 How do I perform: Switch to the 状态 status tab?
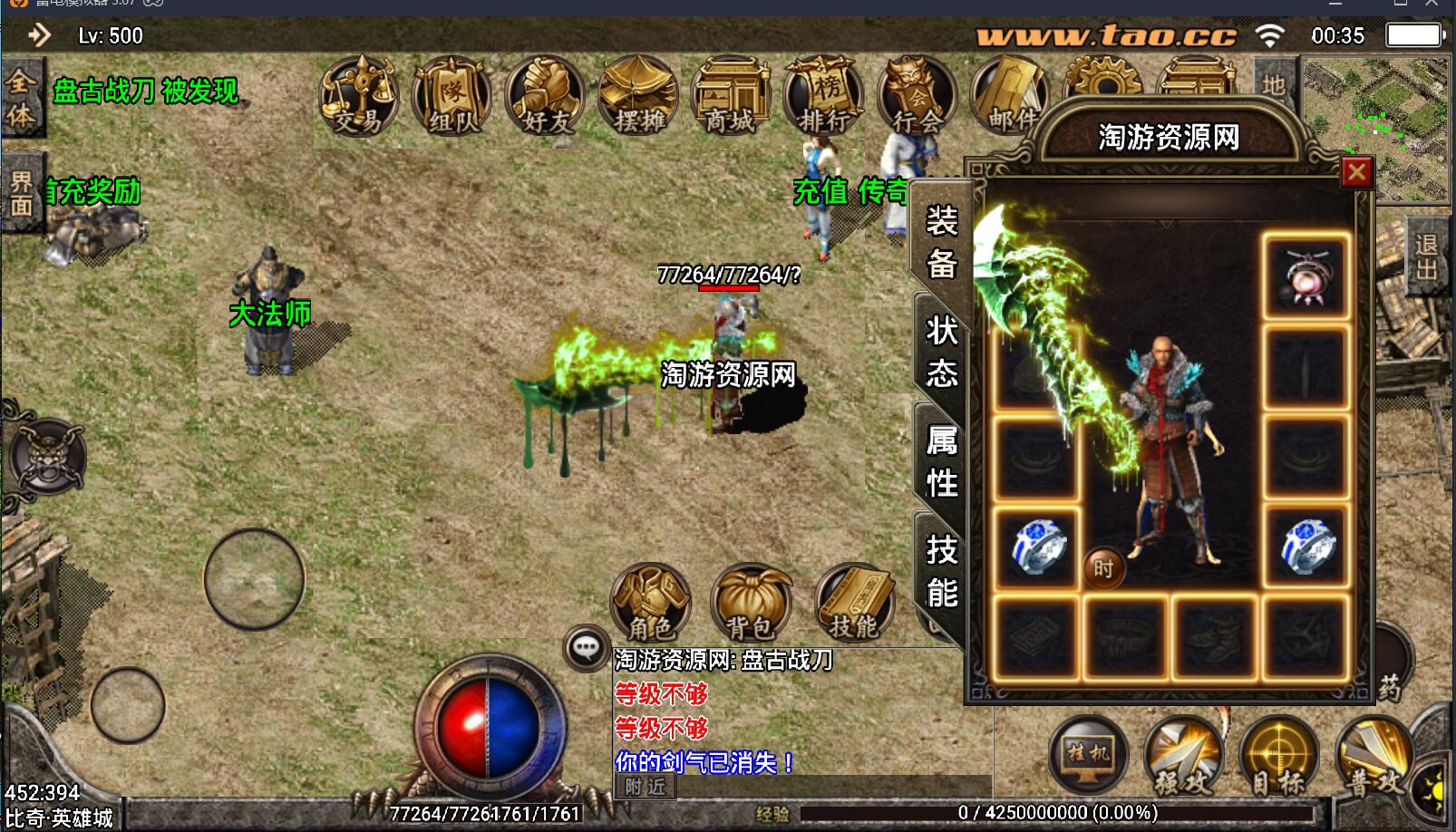coord(941,352)
